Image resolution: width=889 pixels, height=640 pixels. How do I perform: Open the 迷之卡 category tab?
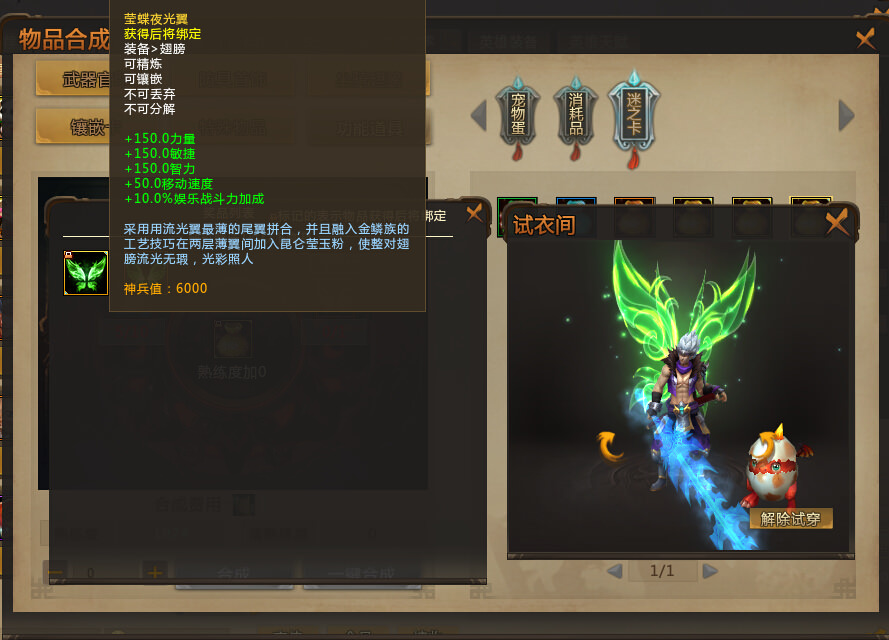(634, 114)
